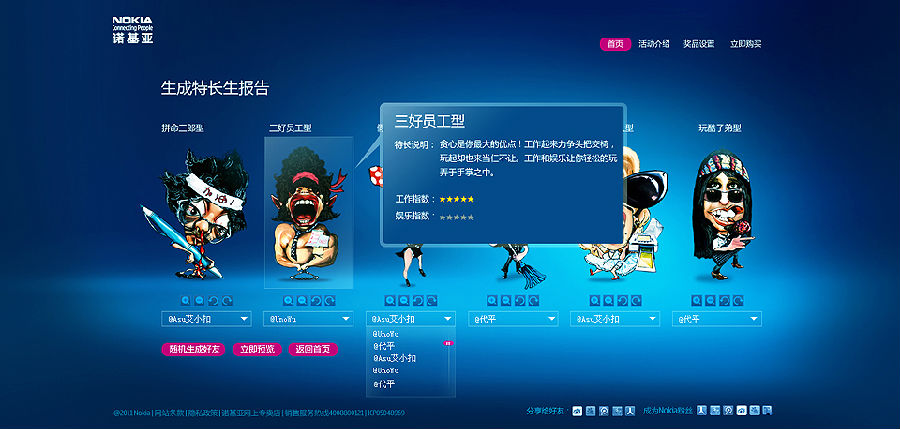The image size is (900, 429).
Task: Open the Nokia logo link
Action: (133, 30)
